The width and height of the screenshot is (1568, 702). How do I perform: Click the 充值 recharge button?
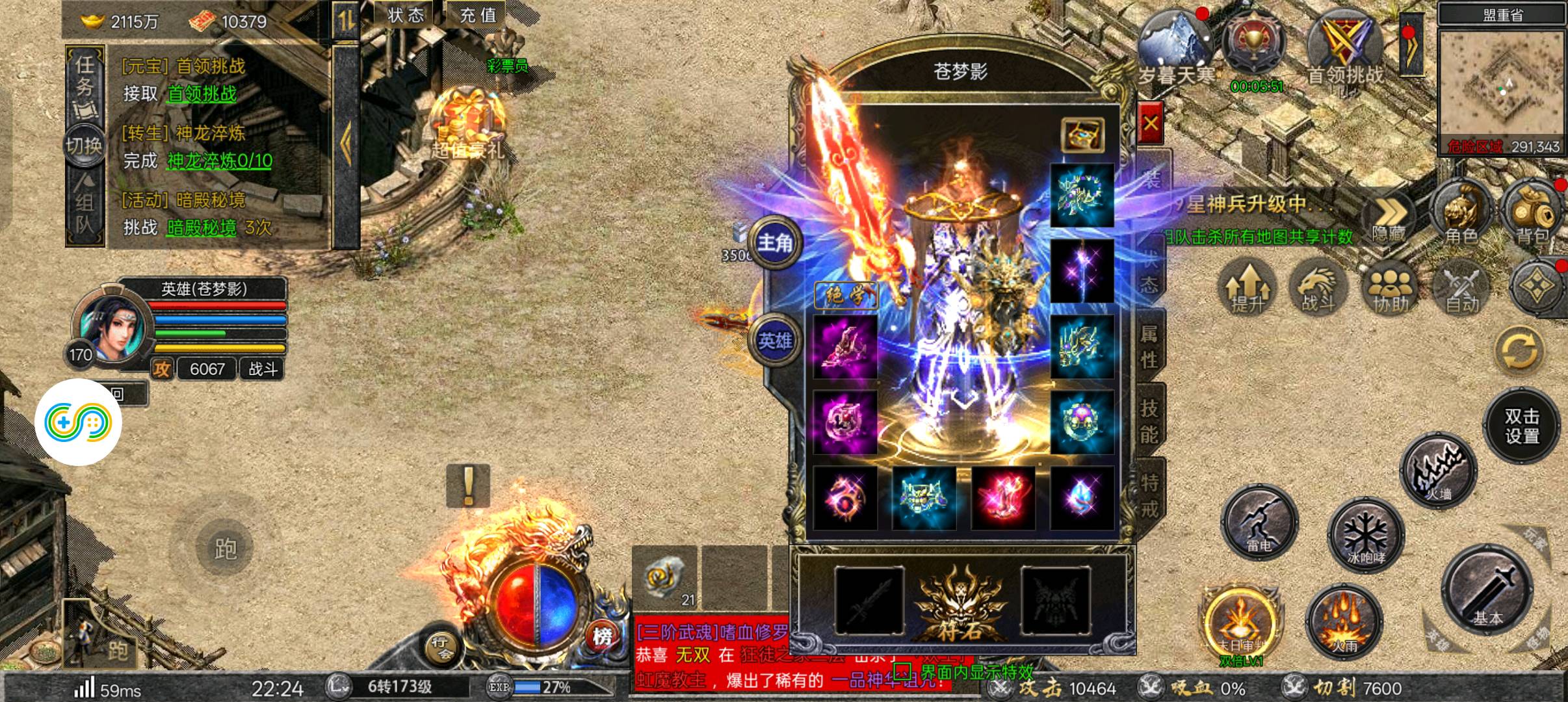tap(478, 15)
